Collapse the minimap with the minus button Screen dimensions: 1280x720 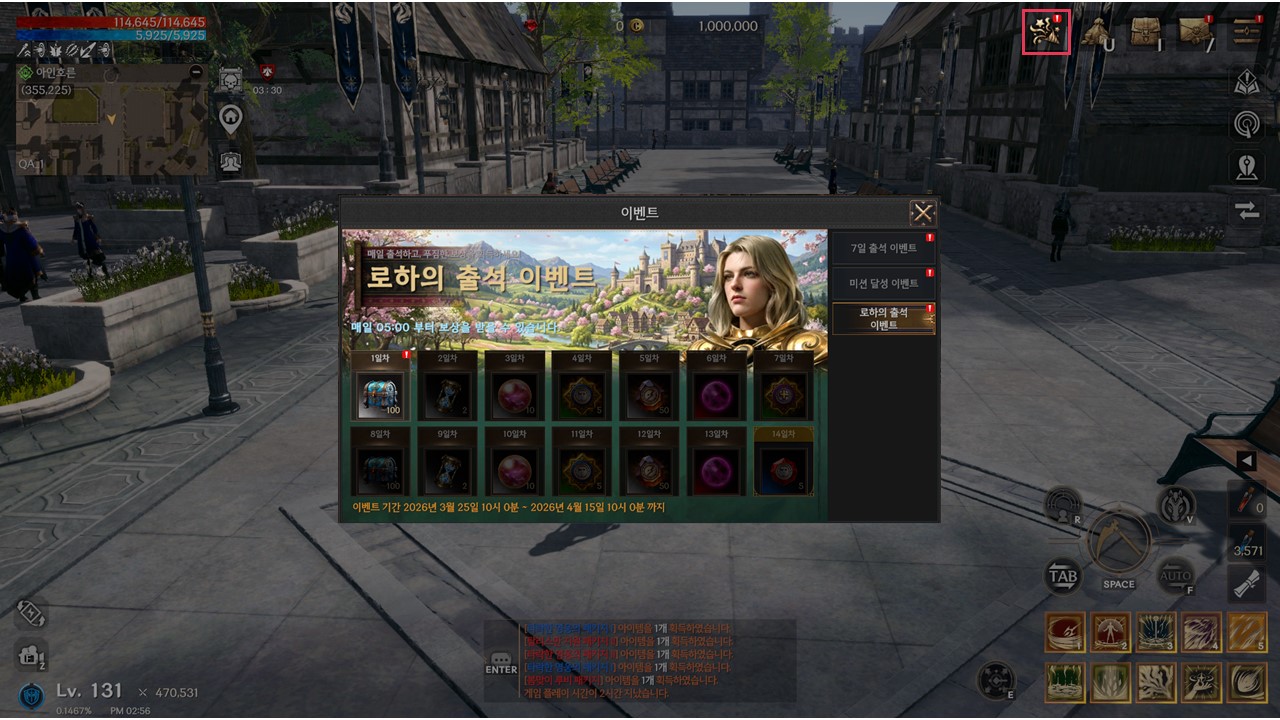[196, 72]
